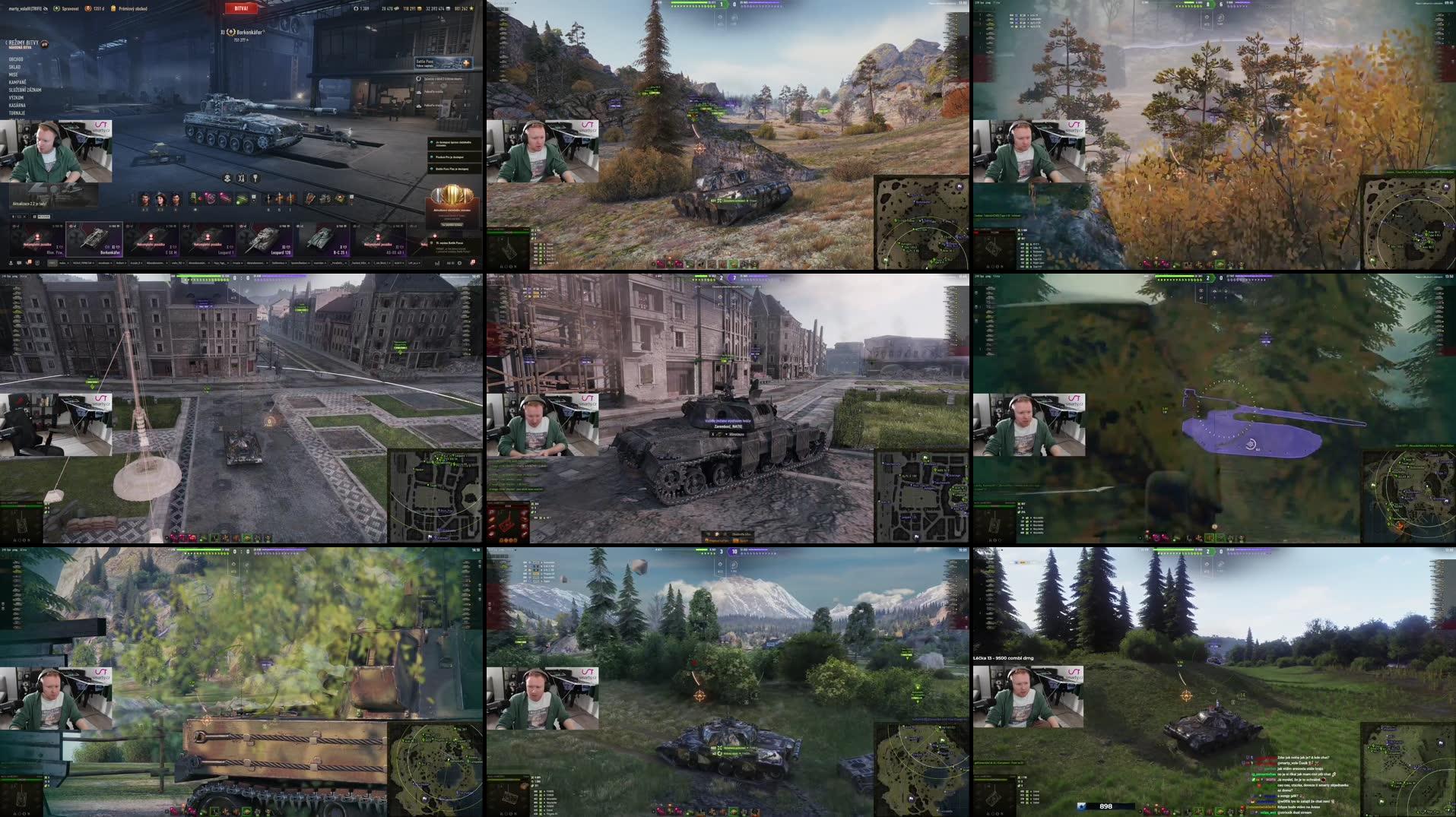Select the Borkenkäfer tank in the carousel
1456x817 pixels.
94,239
